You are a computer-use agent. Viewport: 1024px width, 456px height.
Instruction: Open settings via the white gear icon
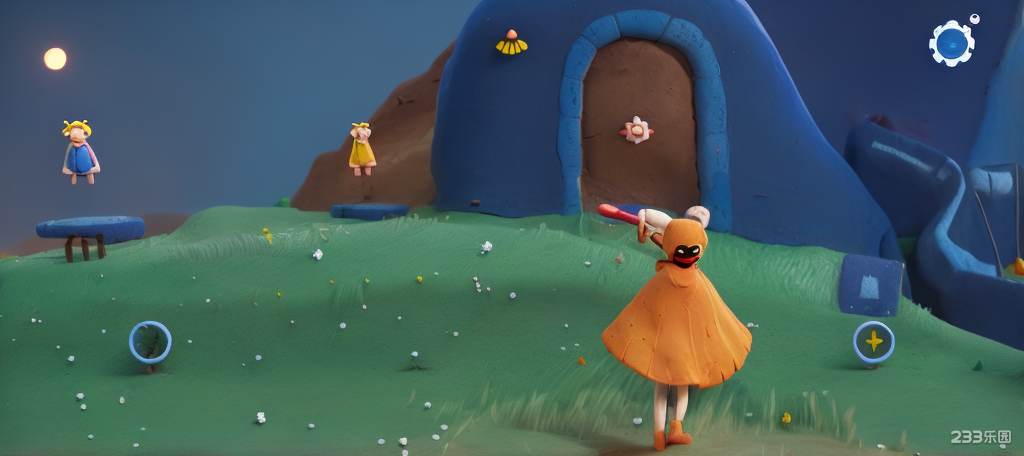951,43
